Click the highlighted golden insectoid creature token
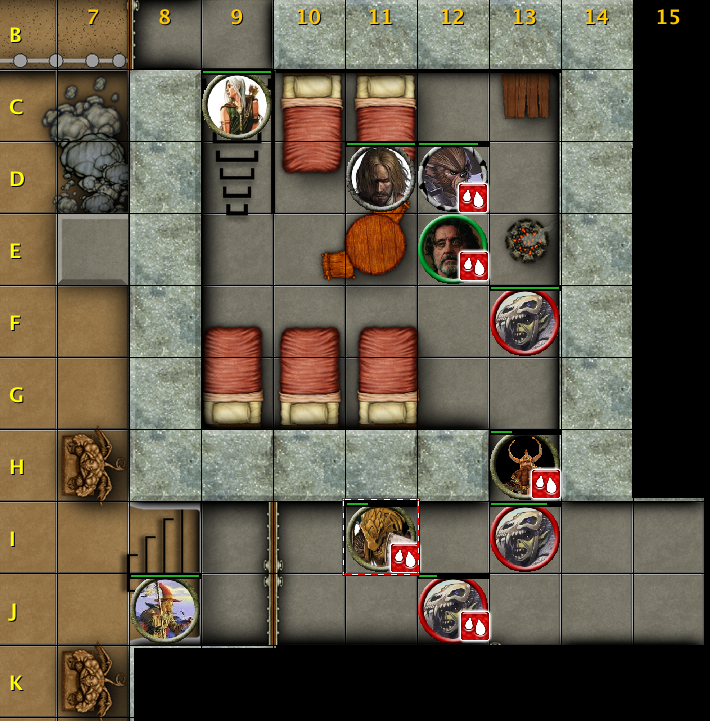The height and width of the screenshot is (721, 710). click(380, 538)
